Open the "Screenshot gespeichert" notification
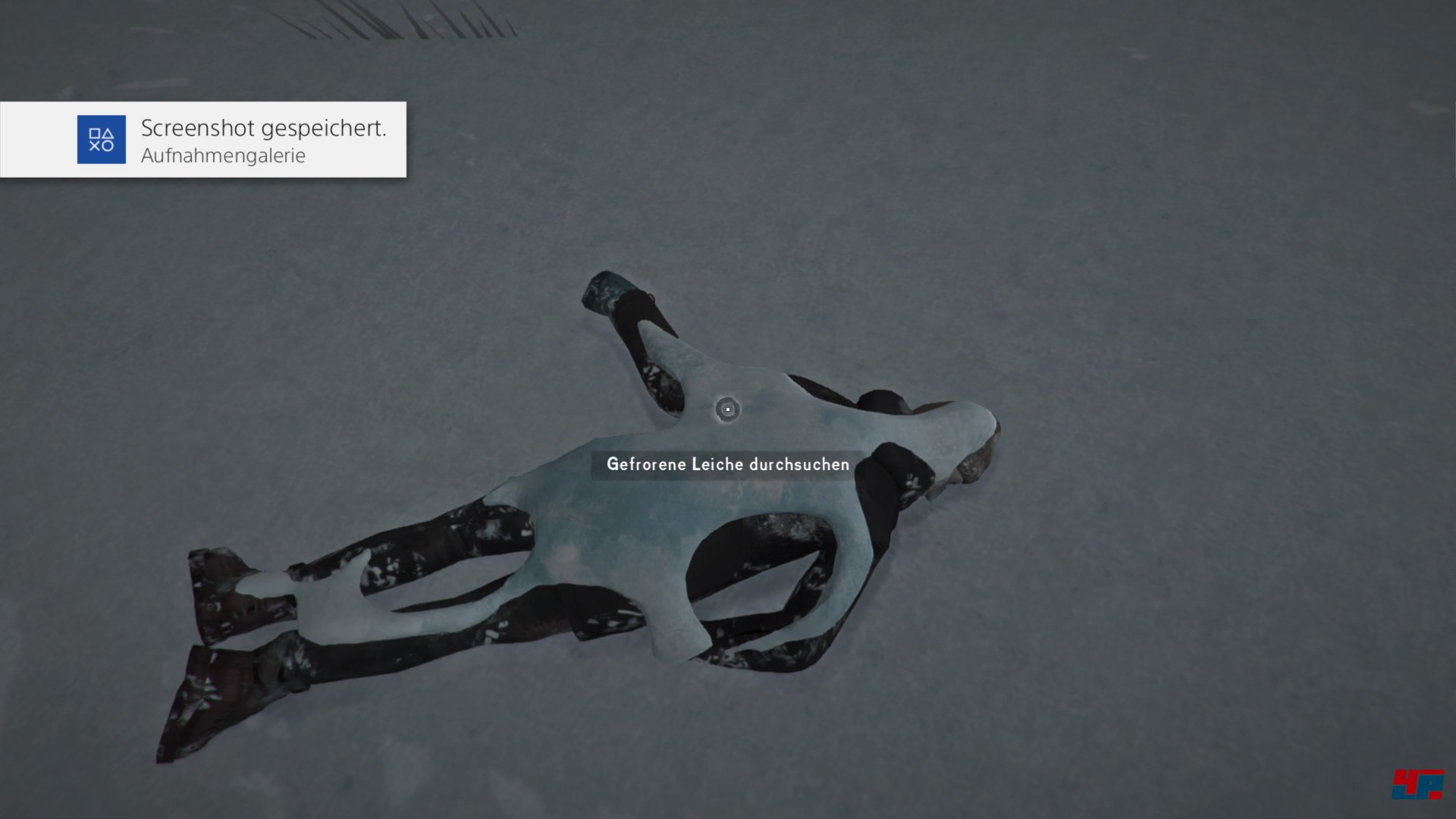The width and height of the screenshot is (1456, 819). (x=203, y=140)
